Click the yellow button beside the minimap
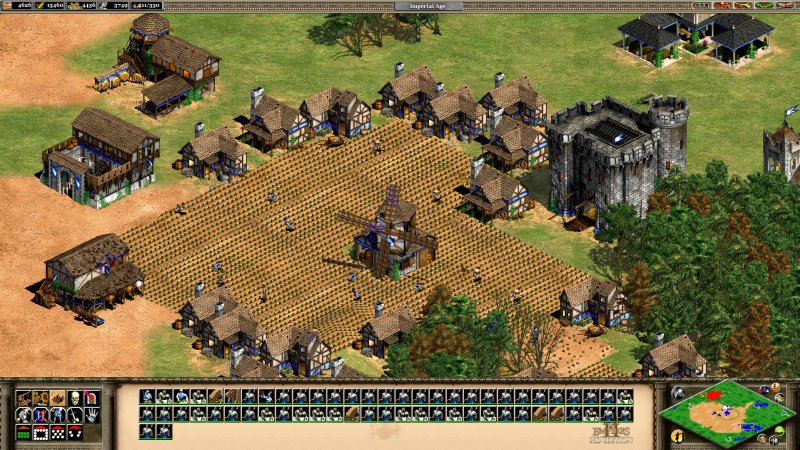Screen dimensions: 800x450 pos(678,436)
